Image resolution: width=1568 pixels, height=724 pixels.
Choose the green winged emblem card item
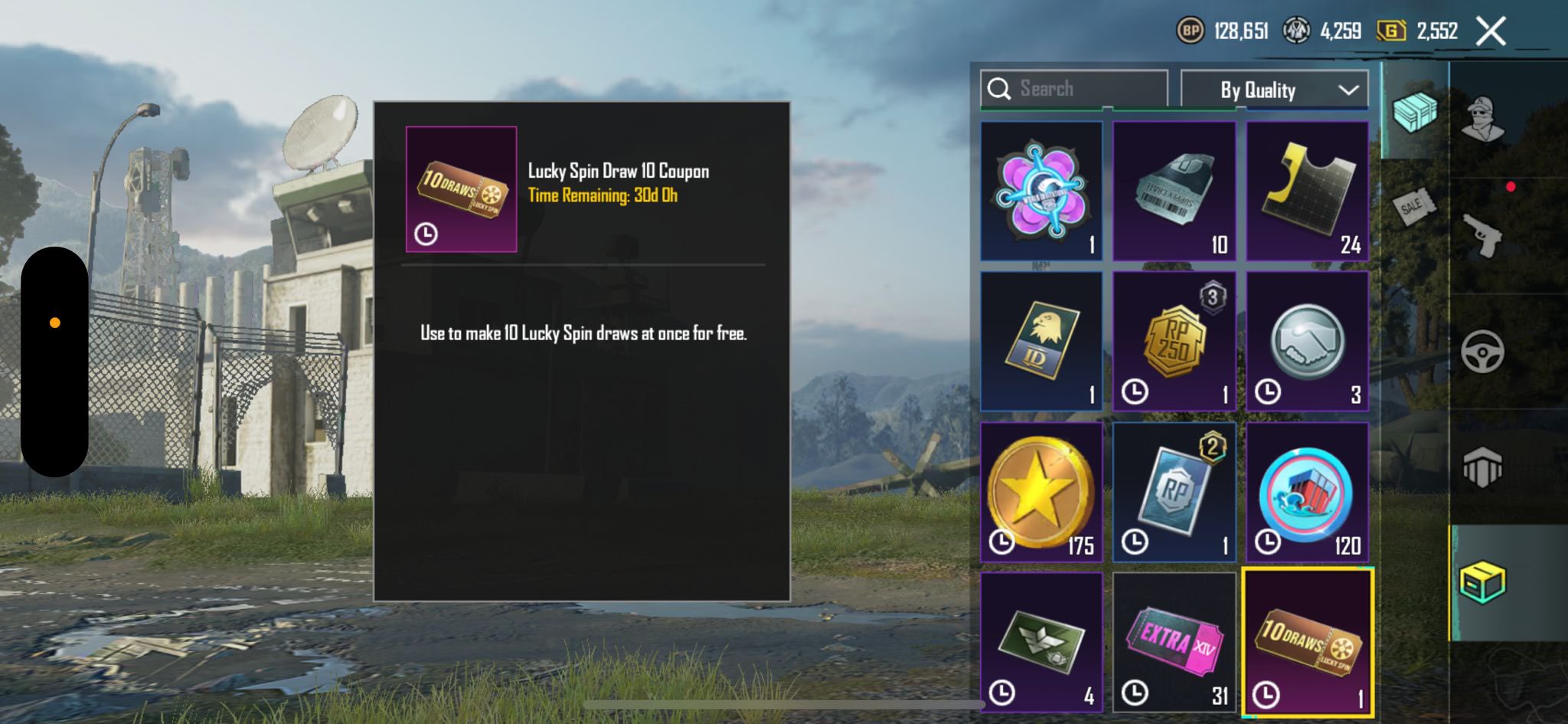[1041, 642]
